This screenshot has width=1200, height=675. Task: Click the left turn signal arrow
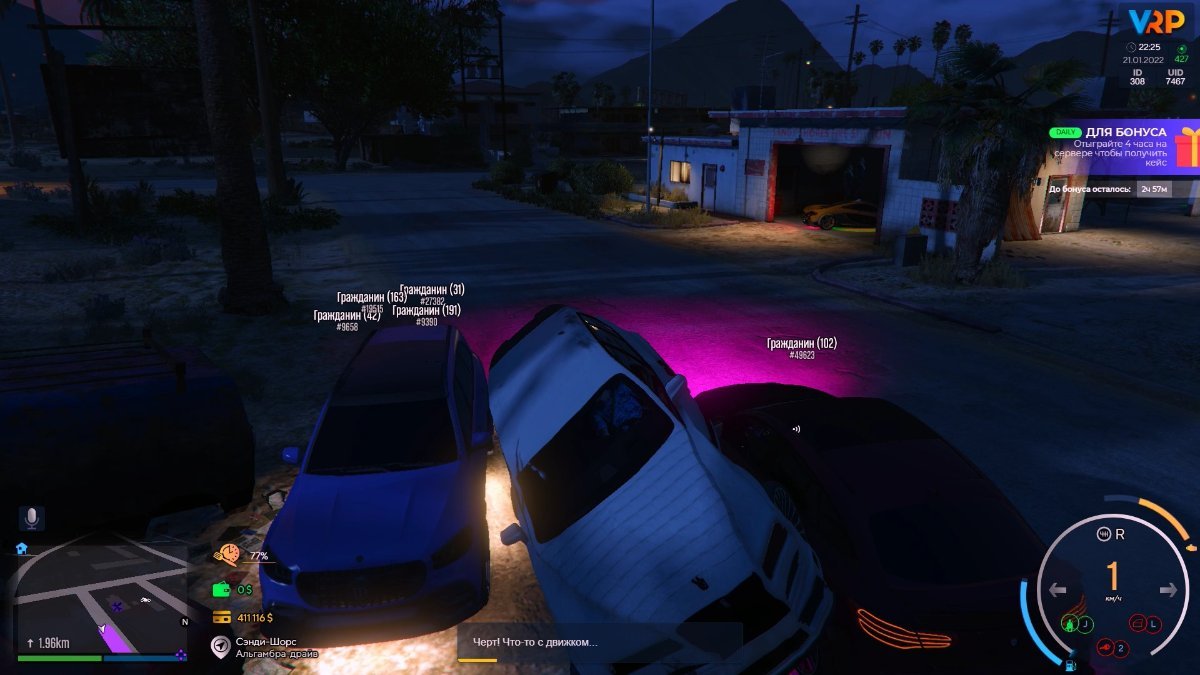(1059, 590)
